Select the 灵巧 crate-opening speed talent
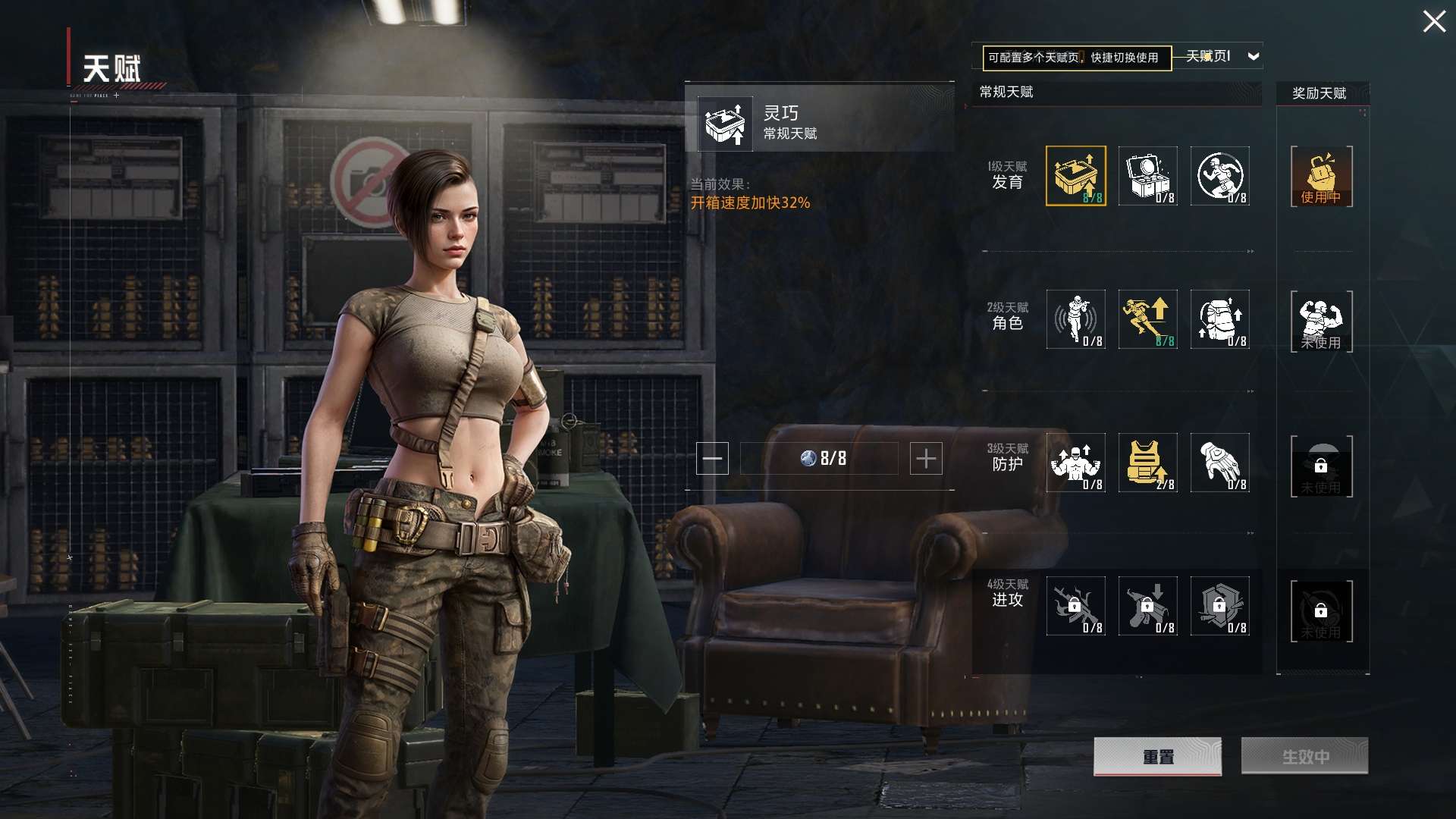The image size is (1456, 819). 1075,176
